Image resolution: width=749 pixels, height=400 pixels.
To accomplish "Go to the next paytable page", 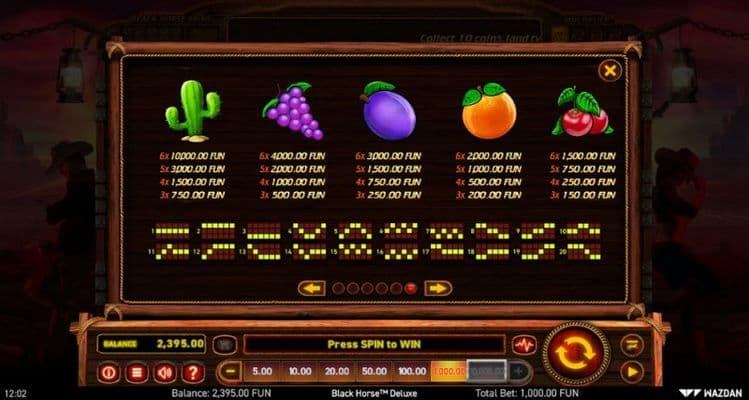I will (x=438, y=288).
